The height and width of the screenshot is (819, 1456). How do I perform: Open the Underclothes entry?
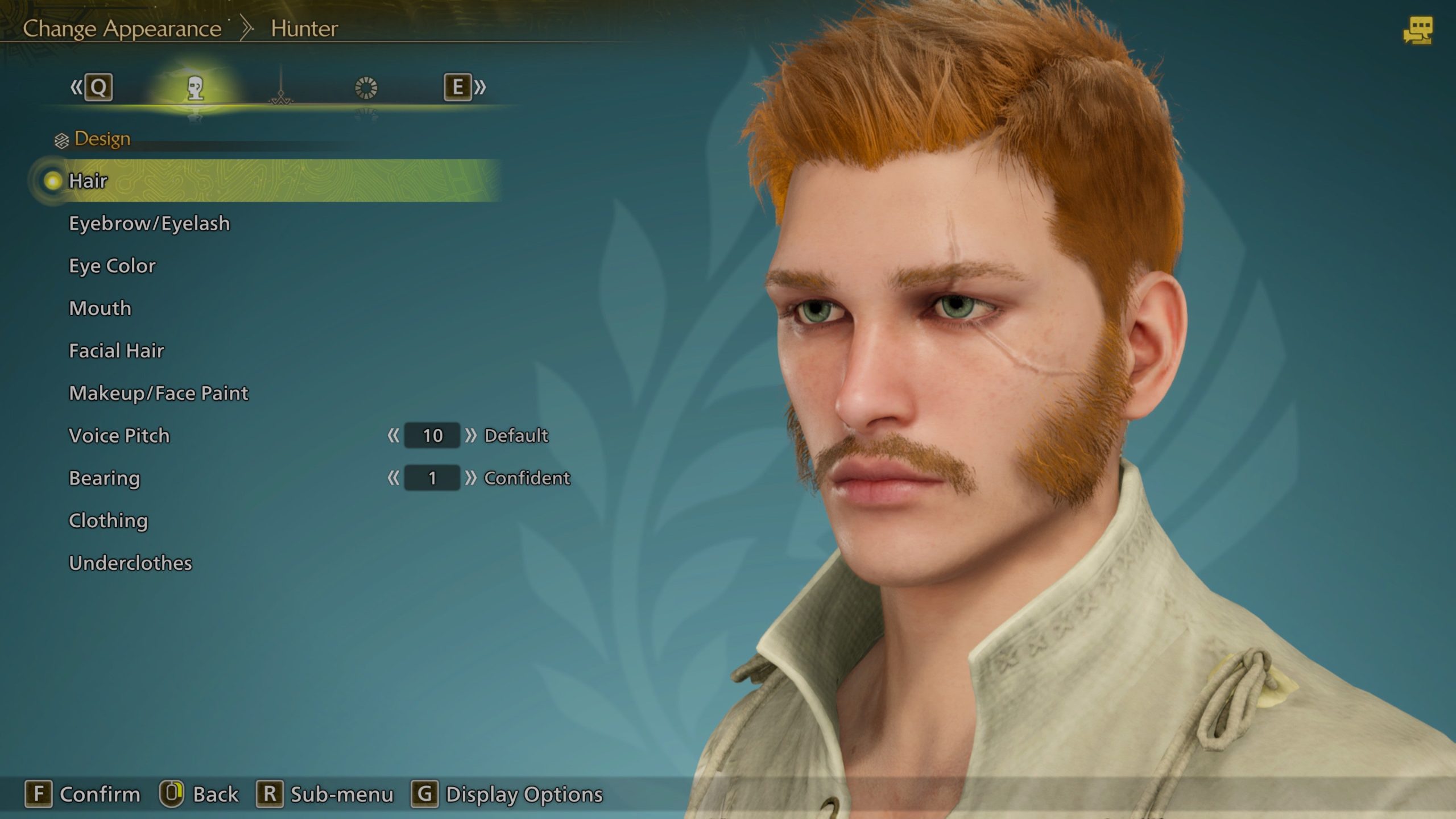(x=130, y=563)
